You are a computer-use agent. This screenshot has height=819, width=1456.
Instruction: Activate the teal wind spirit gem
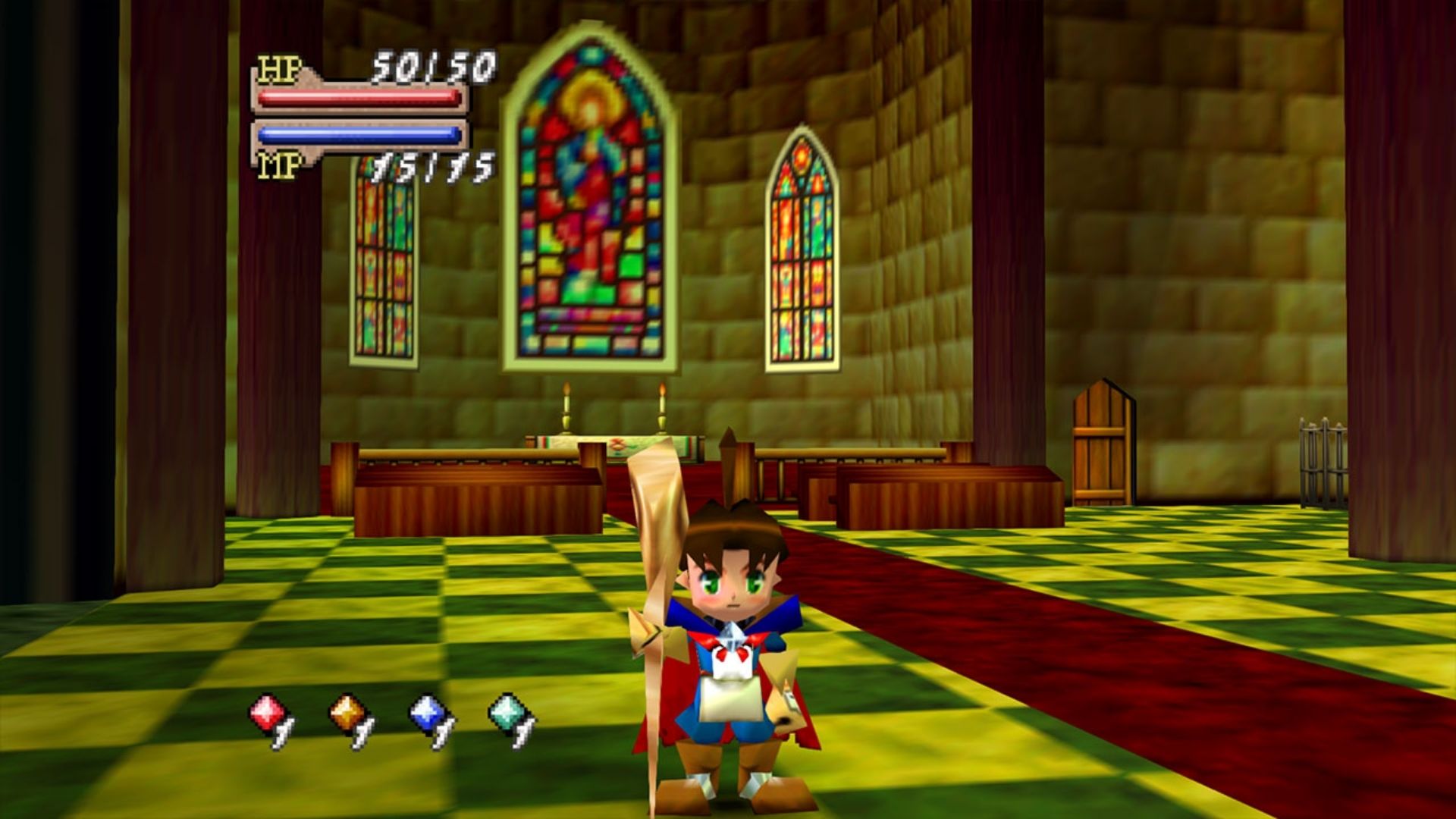pyautogui.click(x=508, y=714)
